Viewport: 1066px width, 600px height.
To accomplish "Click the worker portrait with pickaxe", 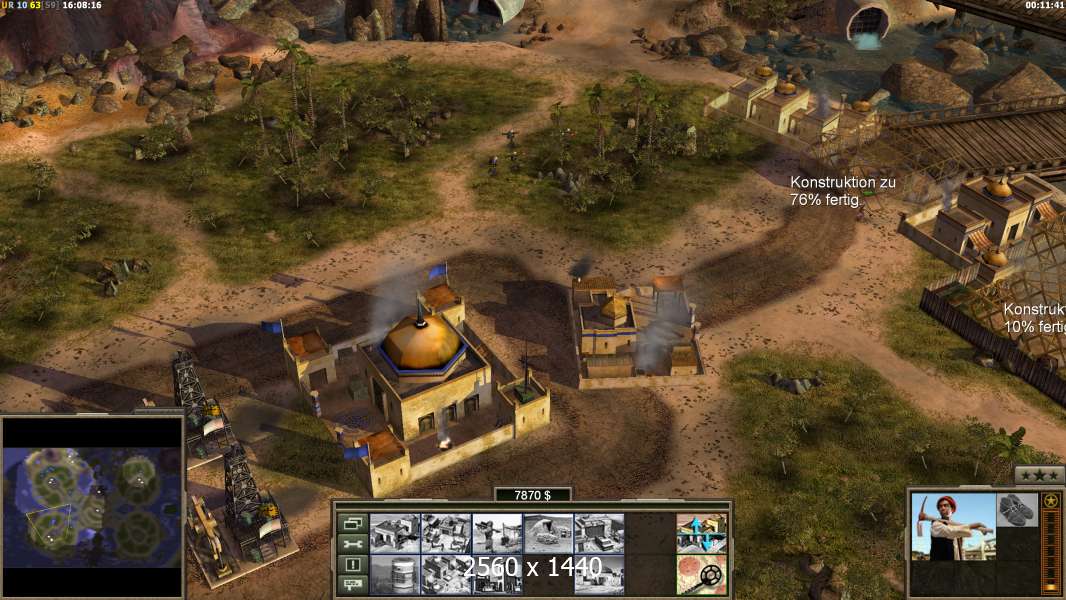I will [954, 527].
